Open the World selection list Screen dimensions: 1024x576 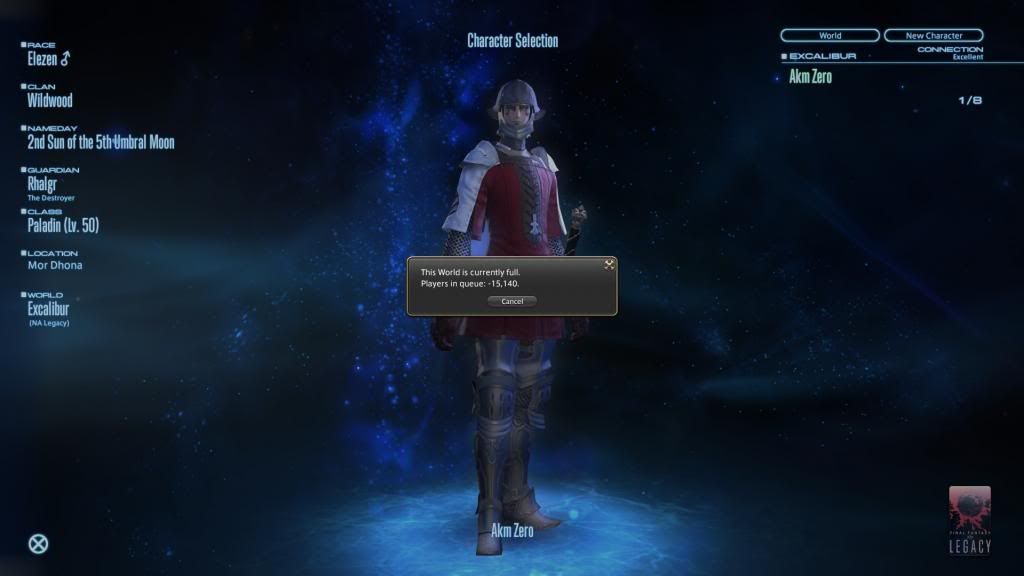click(x=830, y=36)
